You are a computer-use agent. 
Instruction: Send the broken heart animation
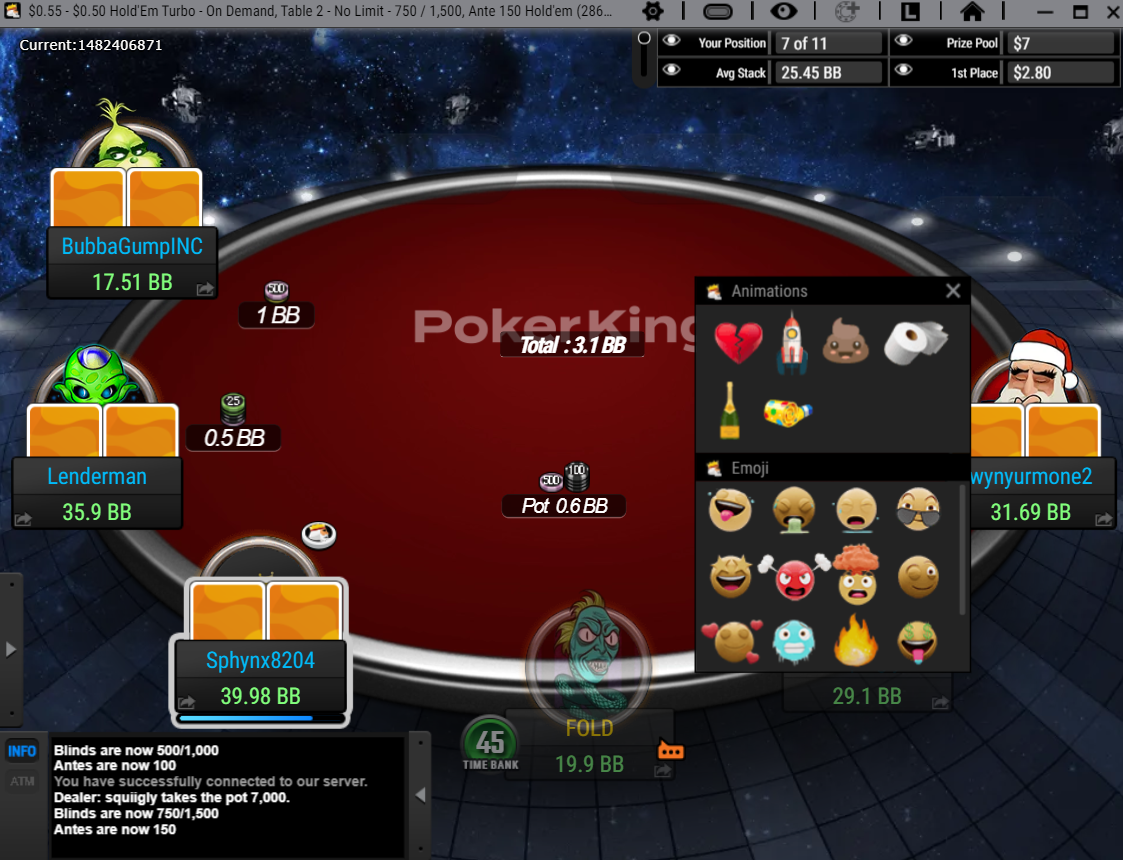(x=738, y=343)
